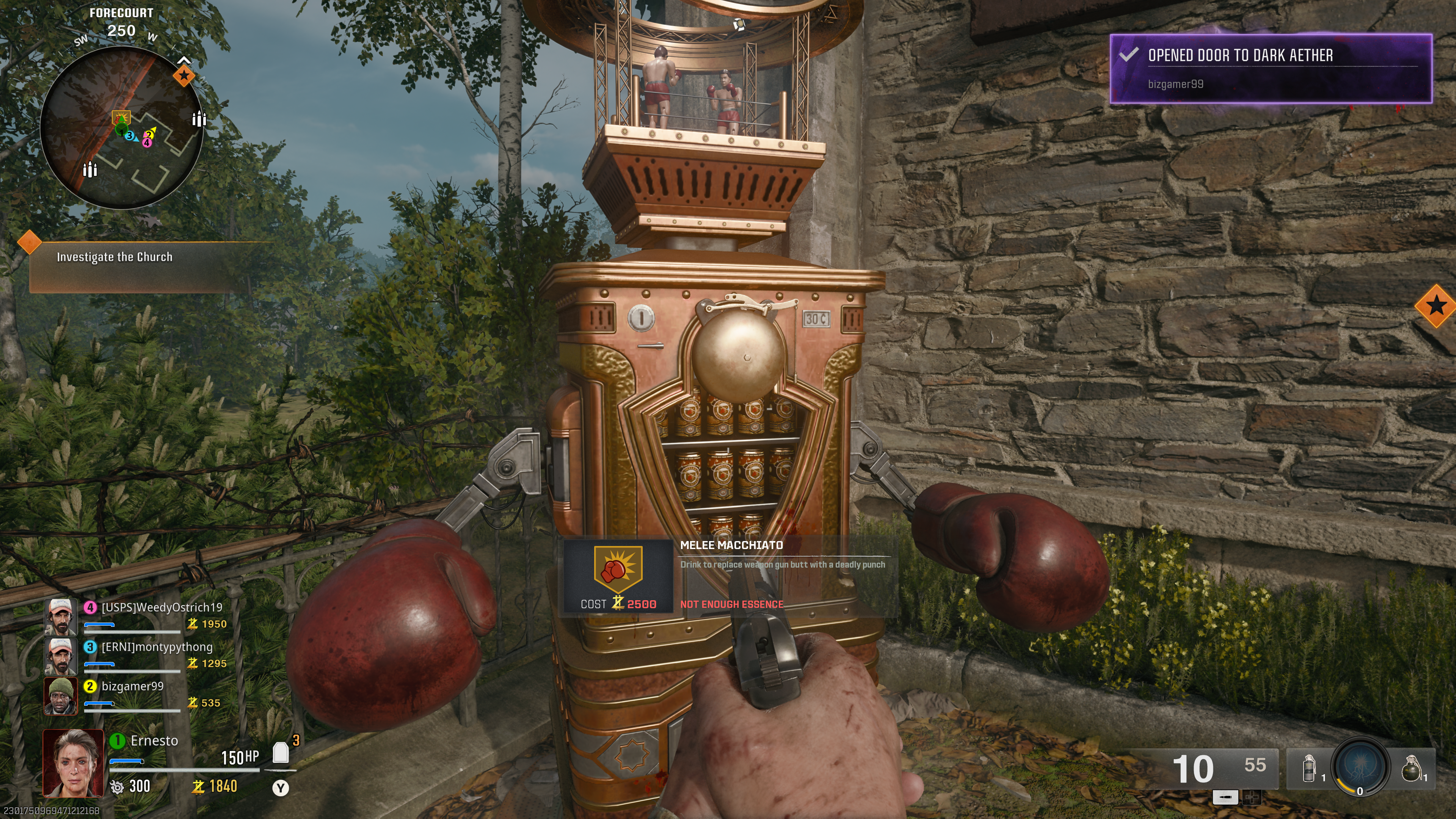Click the circular minimap
Image resolution: width=1456 pixels, height=819 pixels.
pos(121,128)
